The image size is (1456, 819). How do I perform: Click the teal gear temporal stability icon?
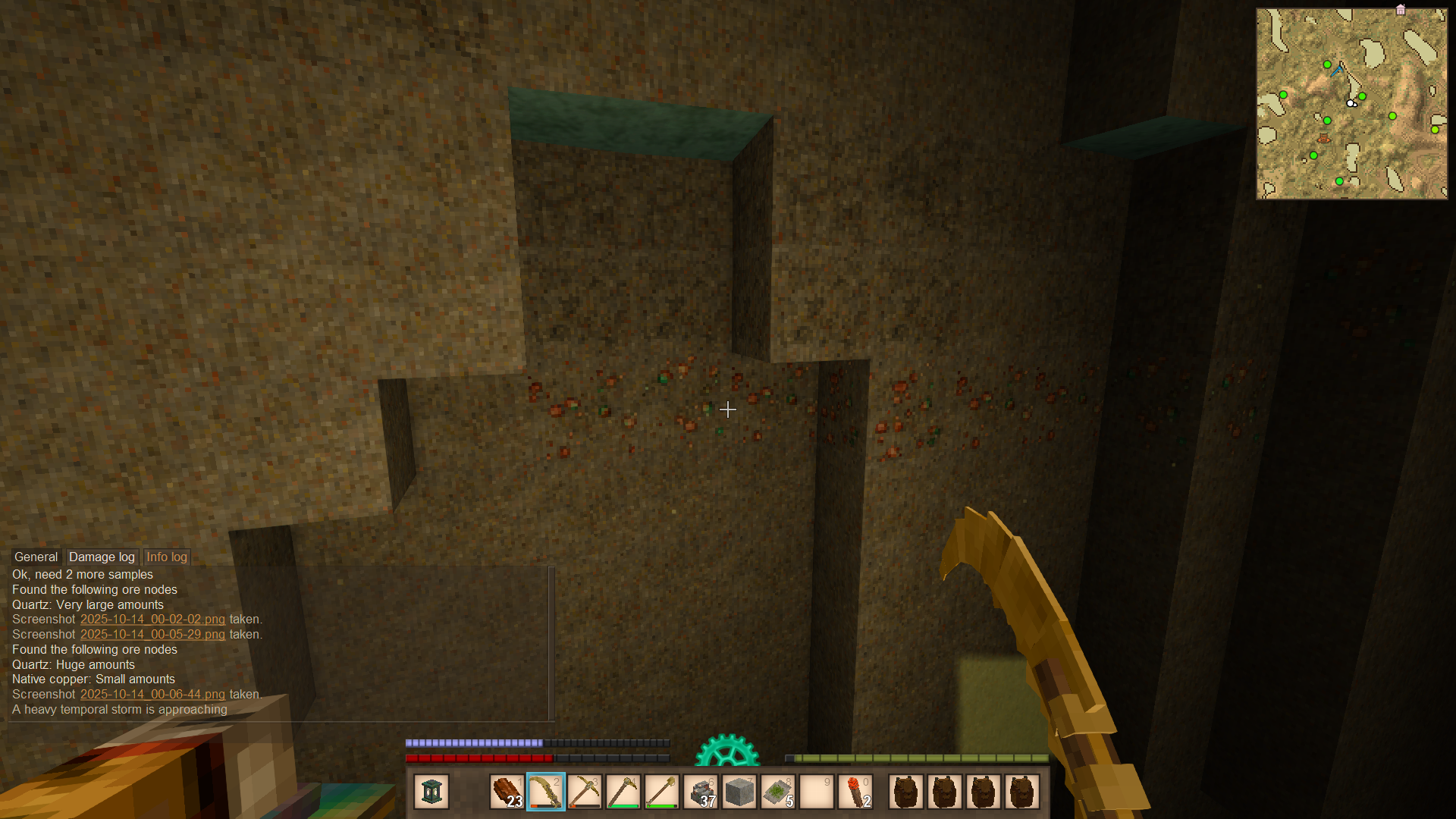pyautogui.click(x=727, y=751)
